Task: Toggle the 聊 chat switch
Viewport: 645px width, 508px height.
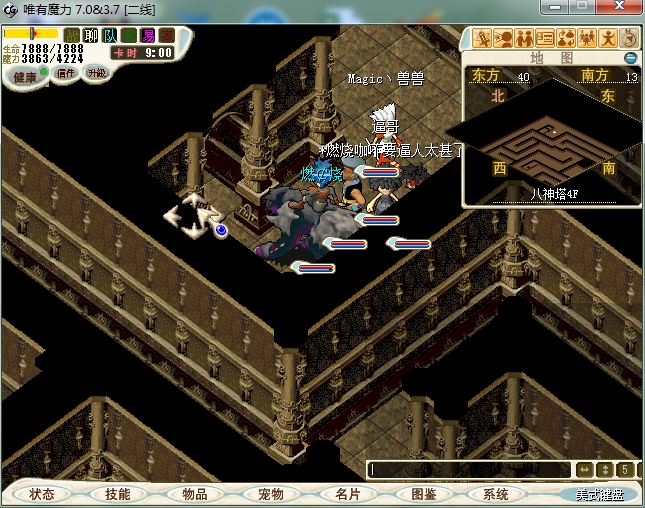Action: point(91,35)
